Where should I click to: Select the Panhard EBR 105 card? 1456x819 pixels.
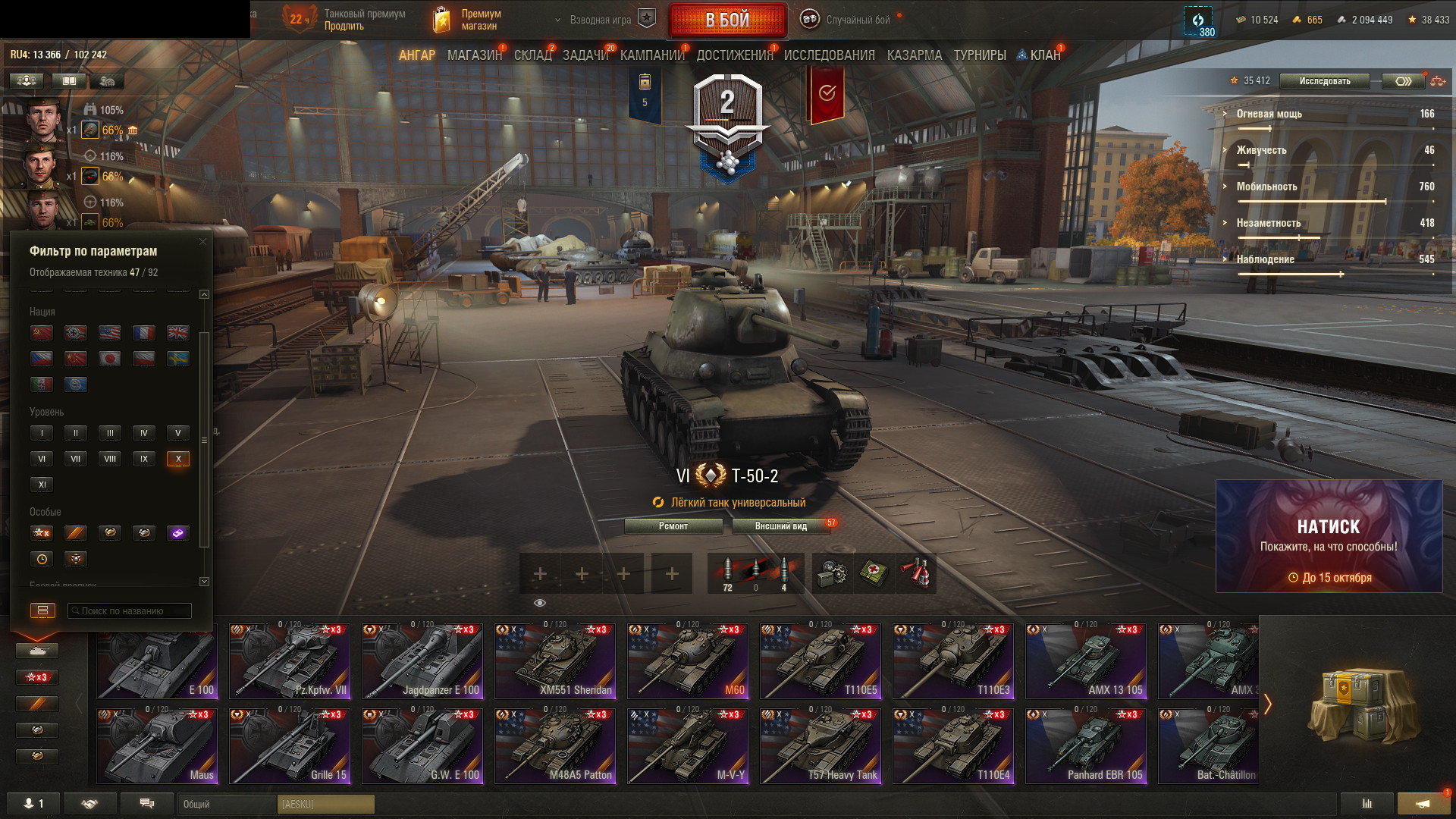(1086, 746)
